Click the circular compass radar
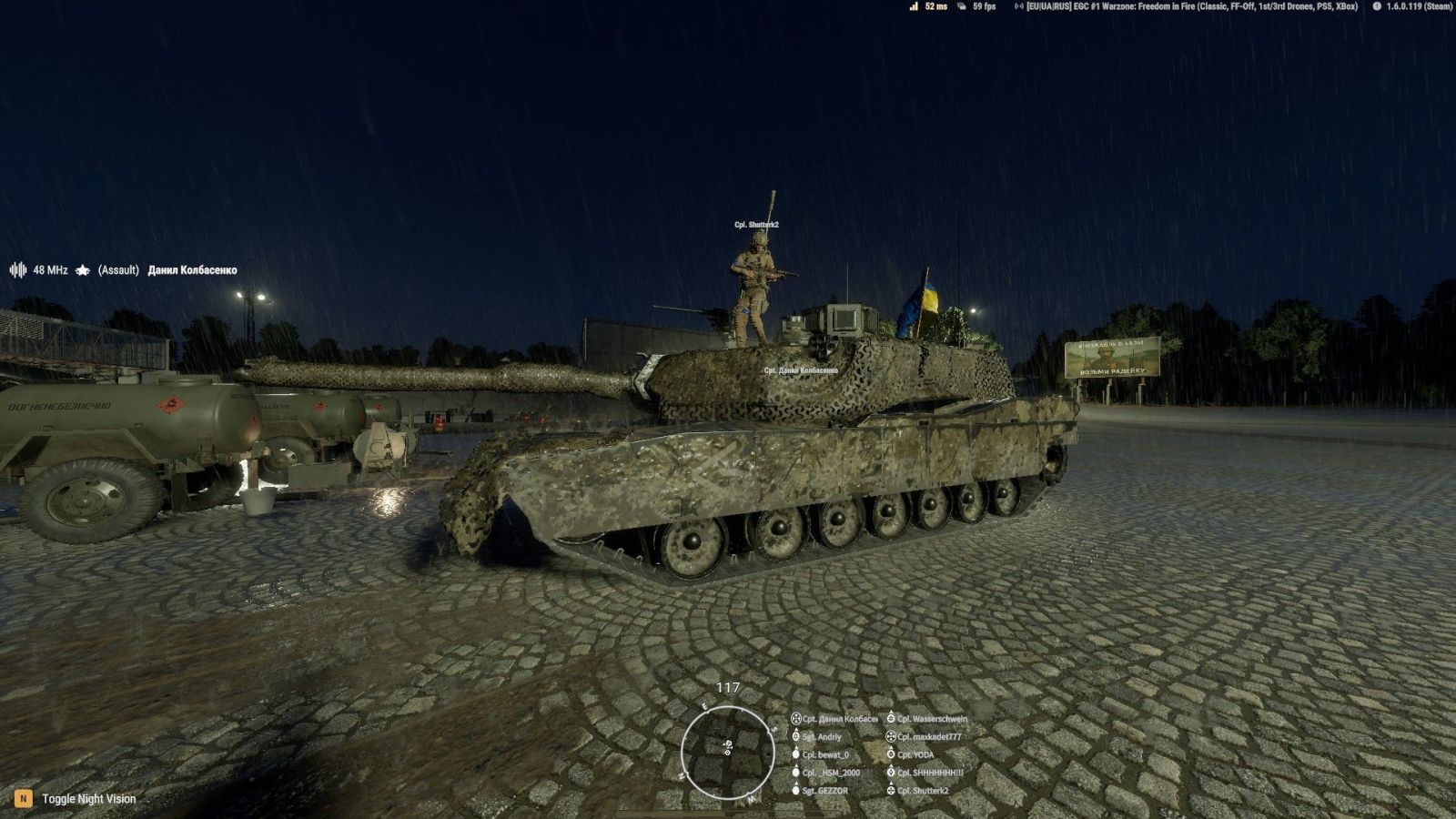 pyautogui.click(x=727, y=751)
